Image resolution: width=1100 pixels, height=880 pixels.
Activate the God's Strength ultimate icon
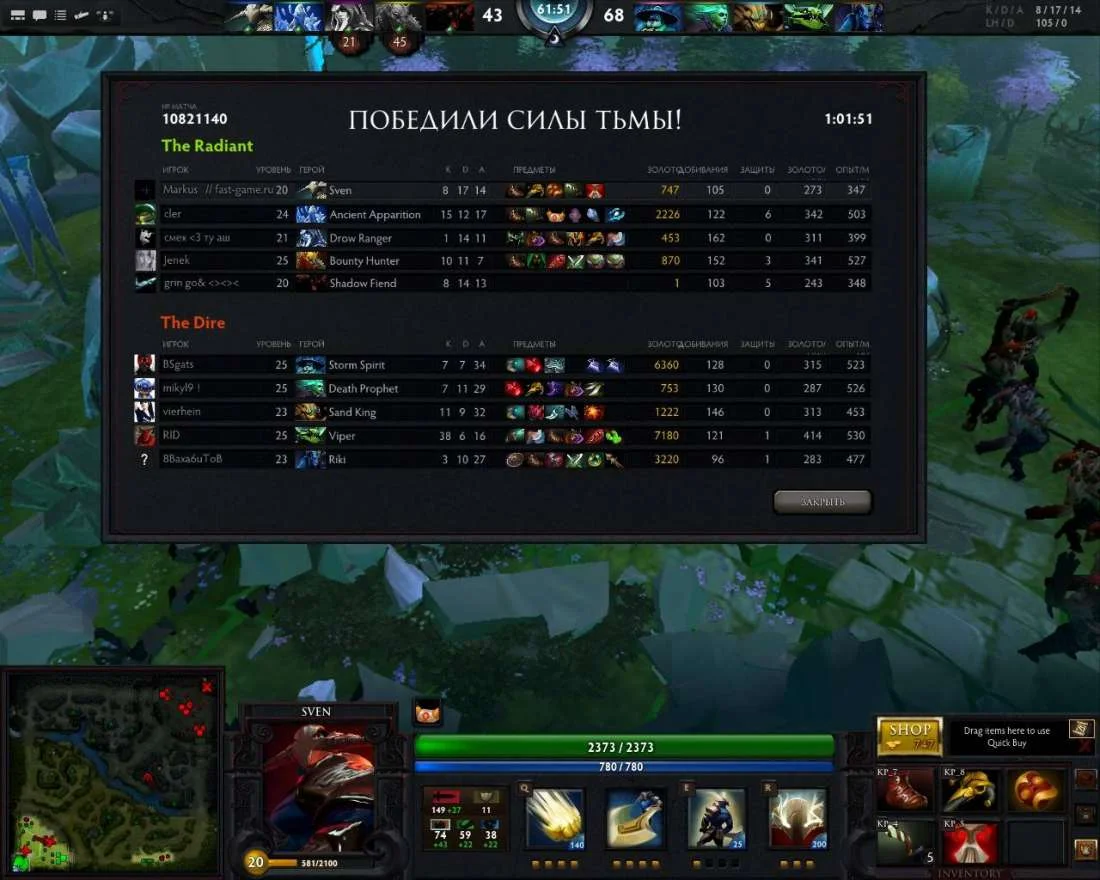point(797,819)
